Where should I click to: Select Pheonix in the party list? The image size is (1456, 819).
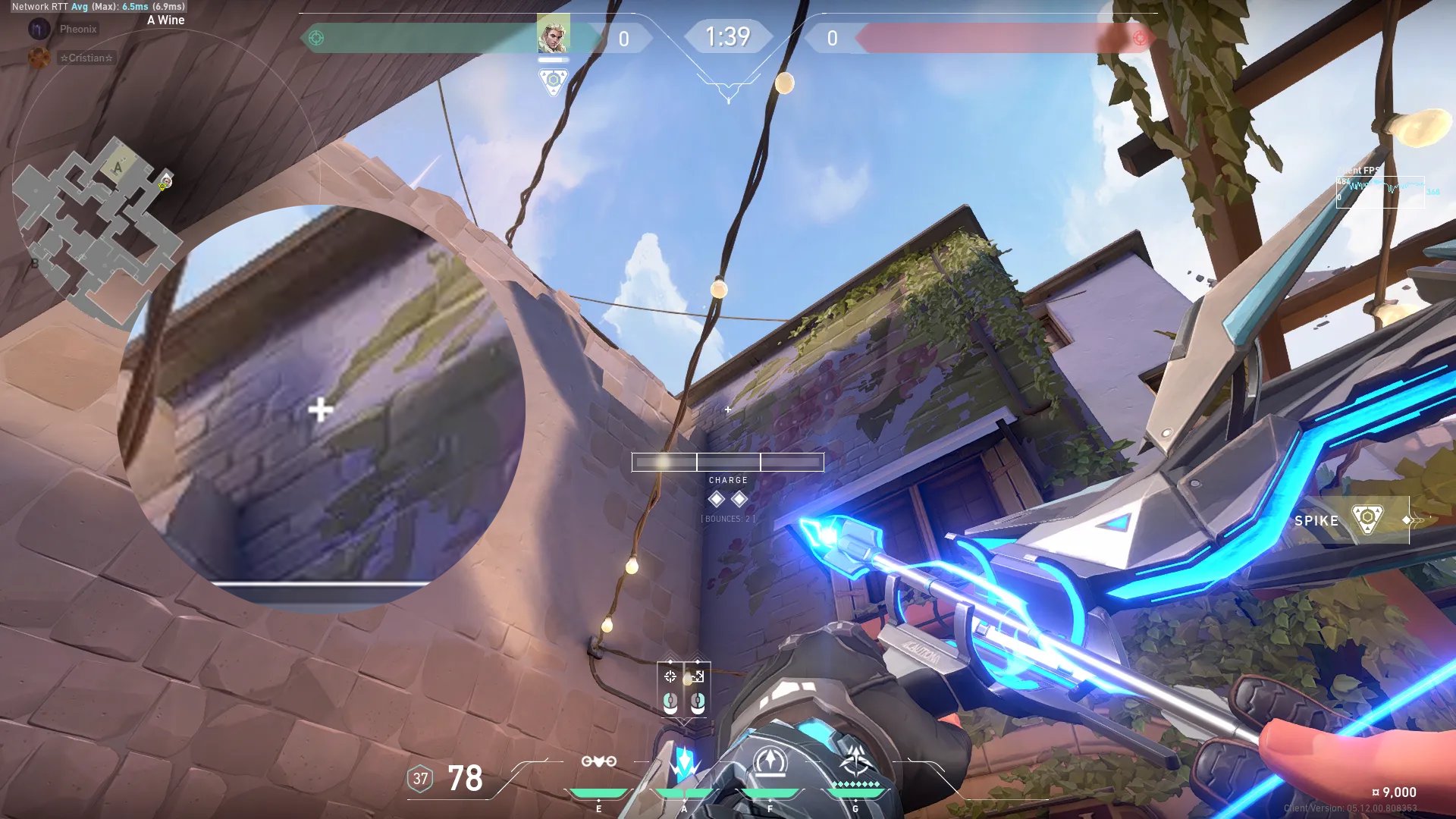[x=78, y=29]
